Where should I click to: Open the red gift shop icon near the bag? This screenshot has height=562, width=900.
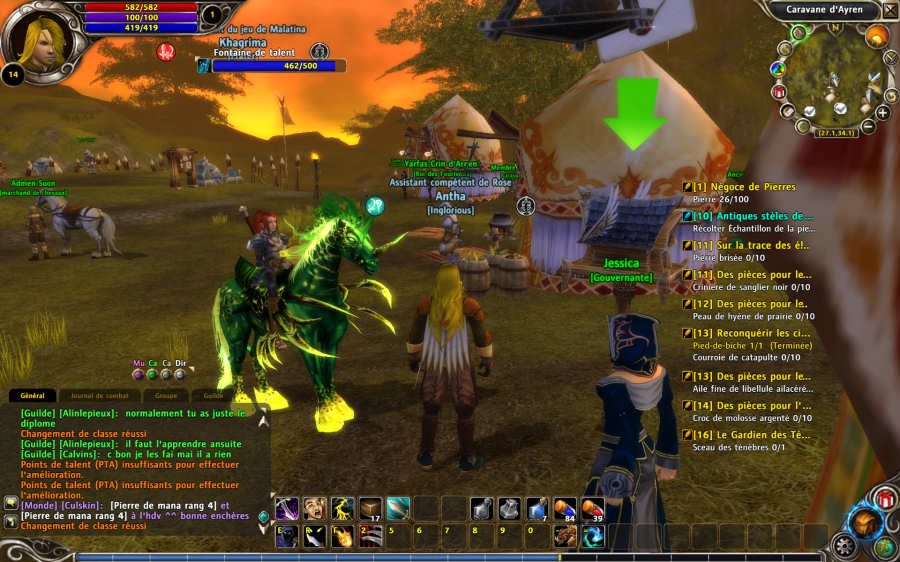point(884,497)
